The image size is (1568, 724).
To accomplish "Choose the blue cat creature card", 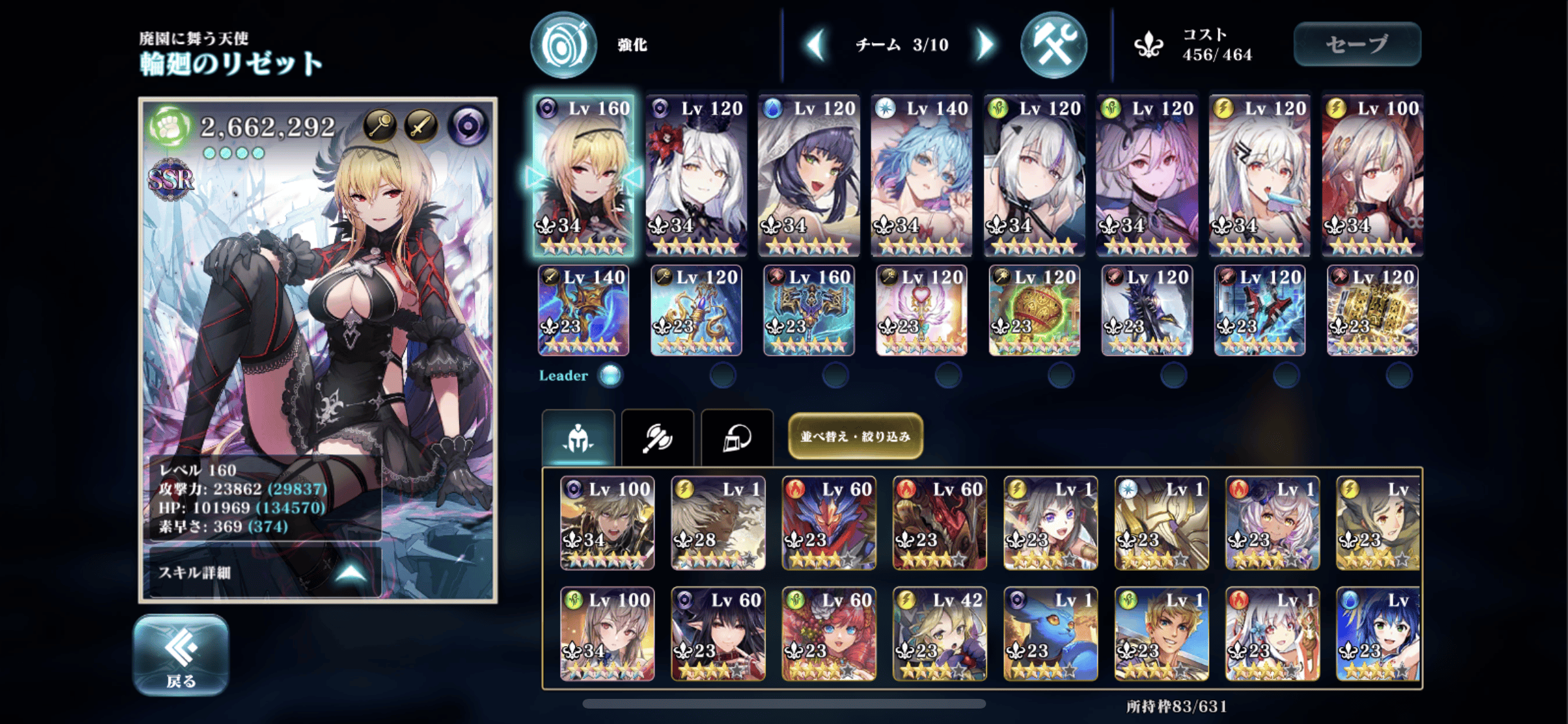I will pyautogui.click(x=1050, y=634).
